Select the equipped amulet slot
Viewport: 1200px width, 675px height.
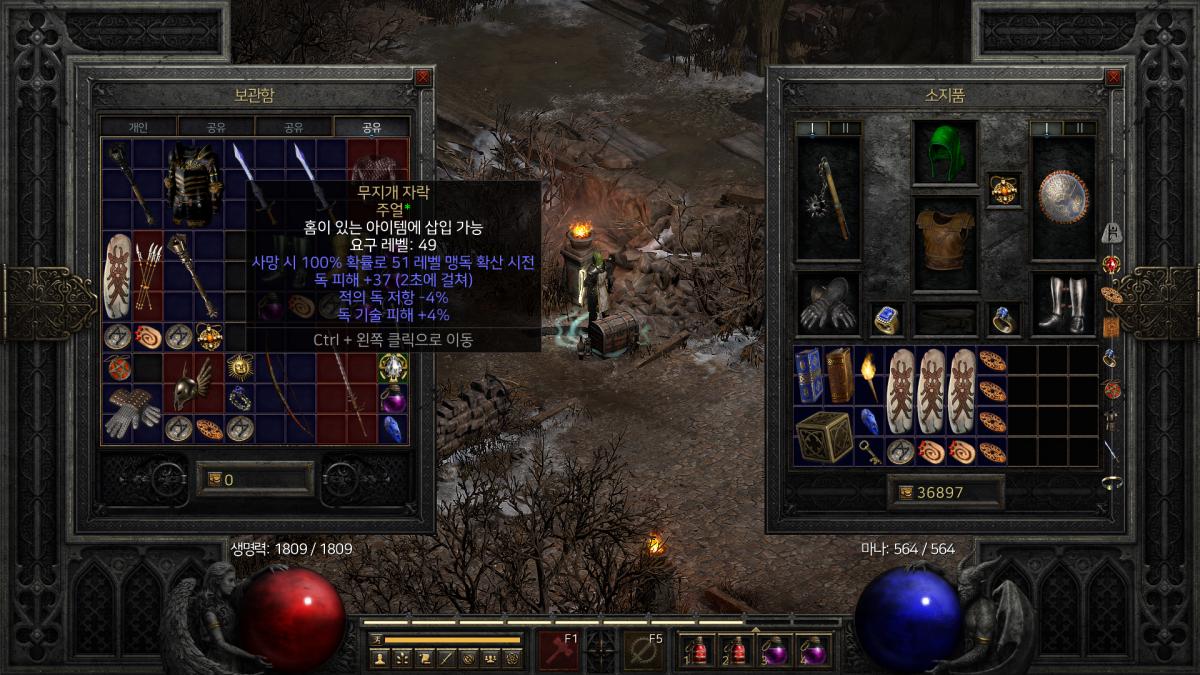pos(1003,187)
